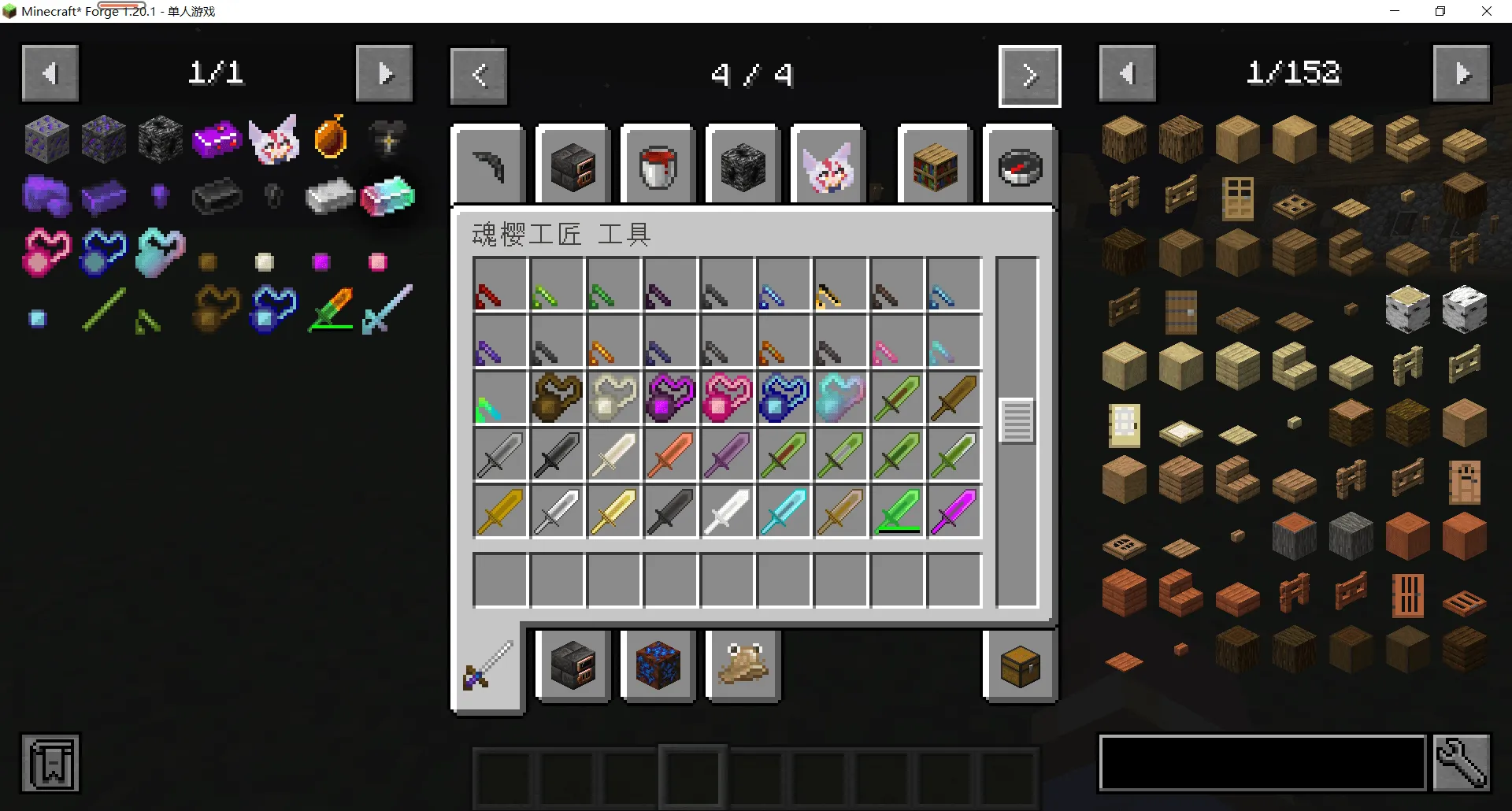Click the bookshelf creative tab

tap(935, 165)
